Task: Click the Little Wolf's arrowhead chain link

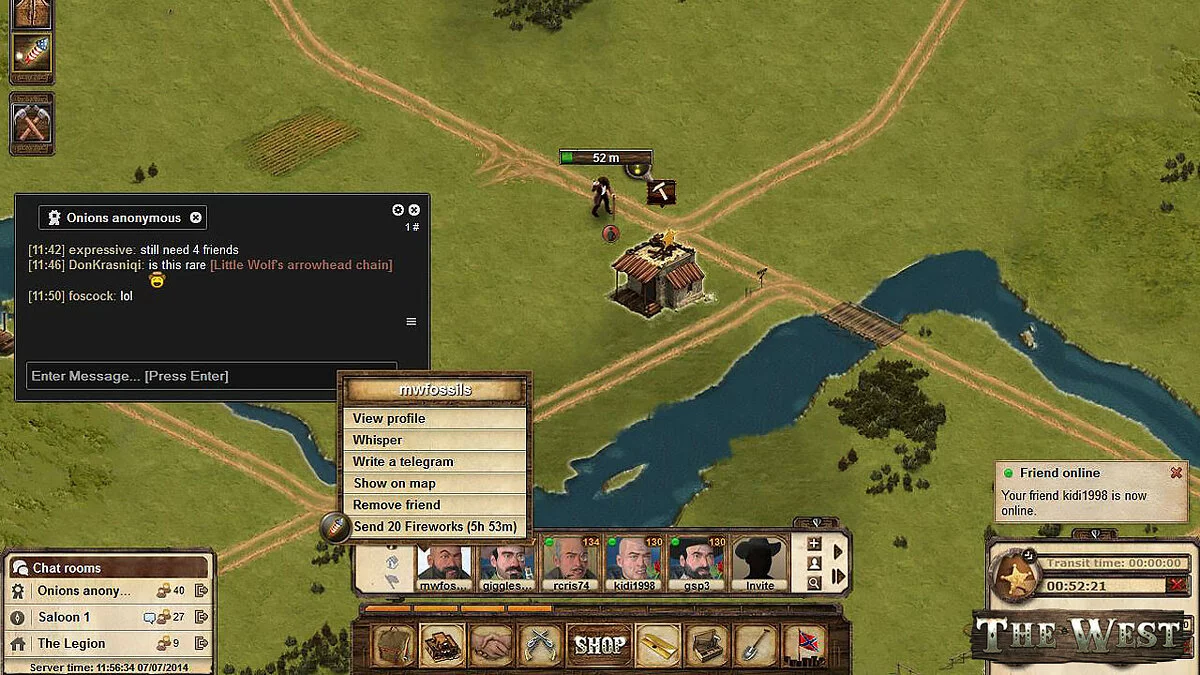Action: pos(301,265)
